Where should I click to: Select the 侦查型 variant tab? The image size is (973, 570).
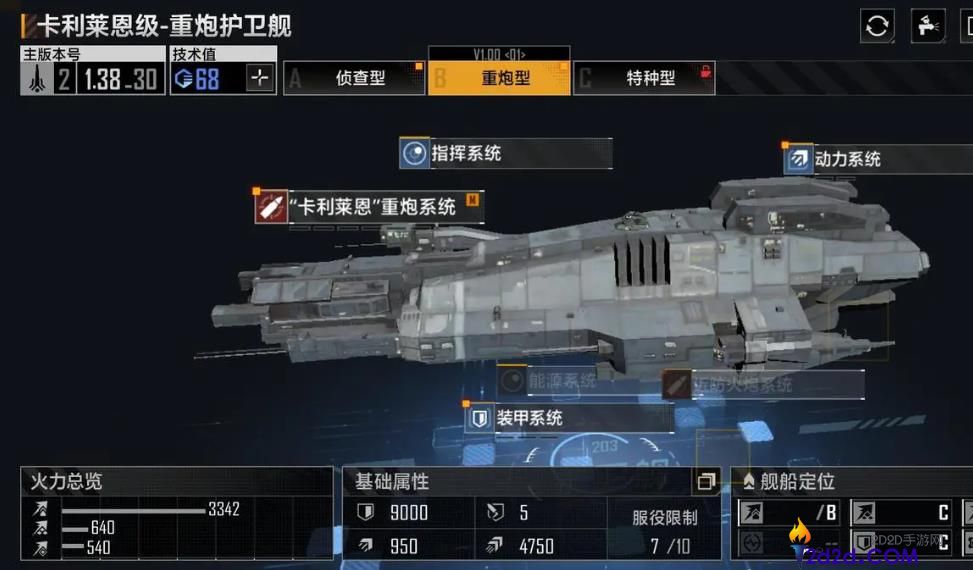[355, 78]
